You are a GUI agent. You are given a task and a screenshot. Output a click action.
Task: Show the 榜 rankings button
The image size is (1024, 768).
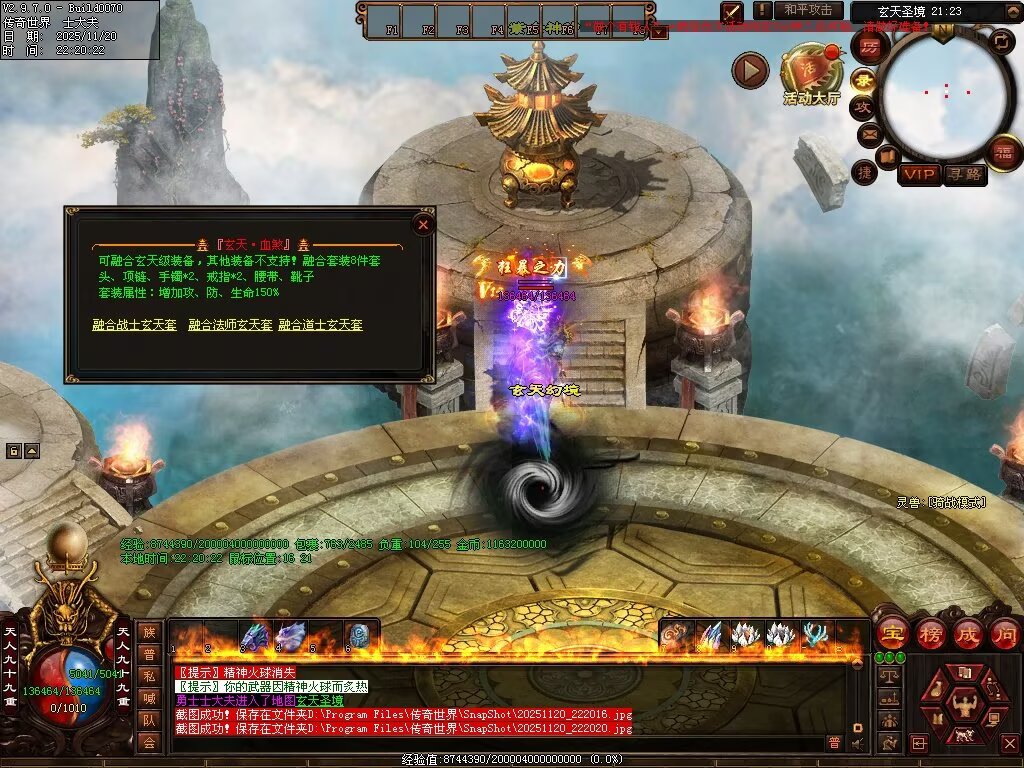(x=931, y=633)
